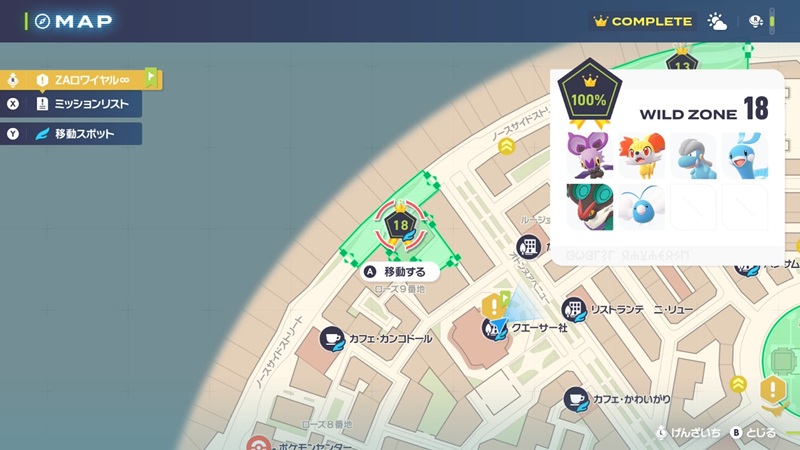Open ミッションリスト mission list

[x=80, y=104]
